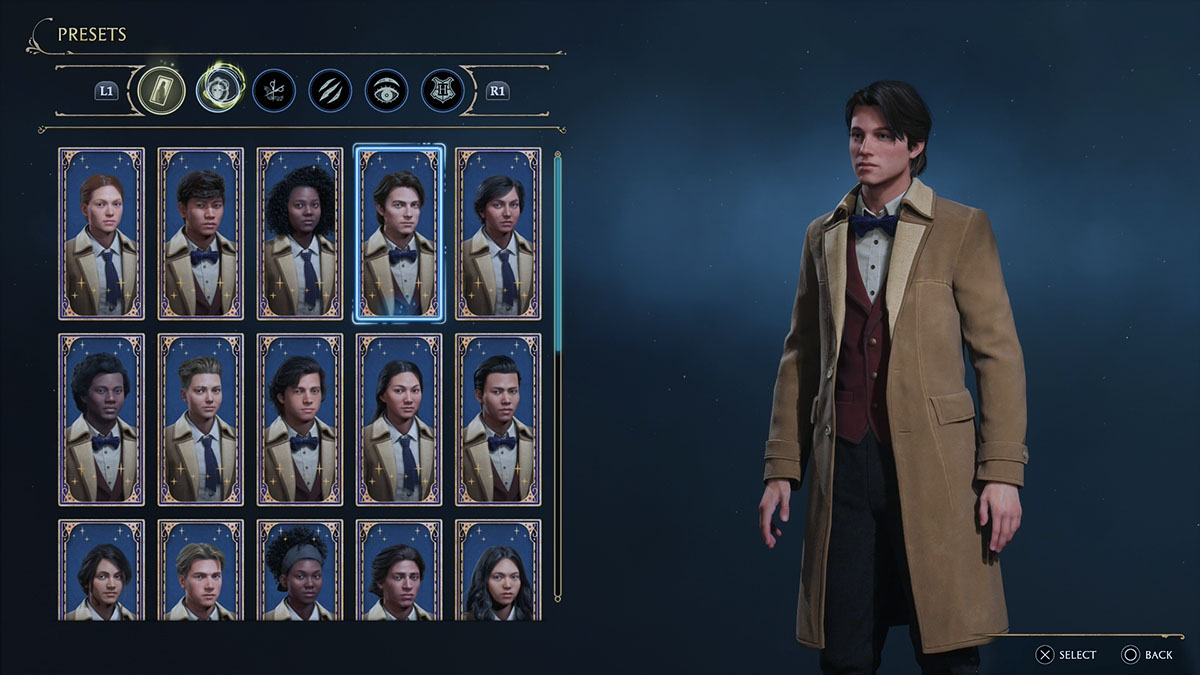Select the red-haired character preset

point(101,233)
